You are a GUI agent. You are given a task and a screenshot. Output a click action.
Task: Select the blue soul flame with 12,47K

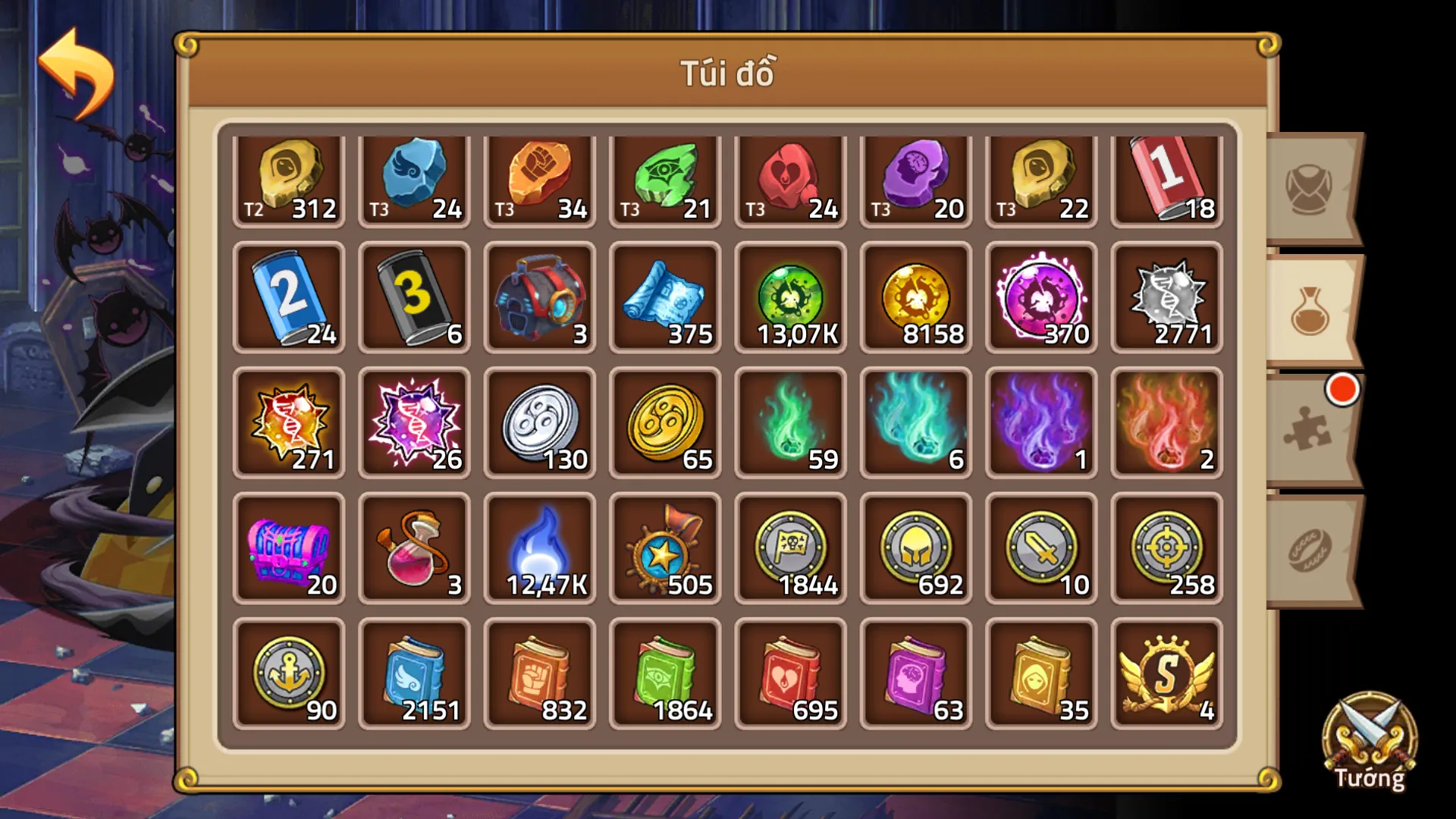[x=539, y=548]
